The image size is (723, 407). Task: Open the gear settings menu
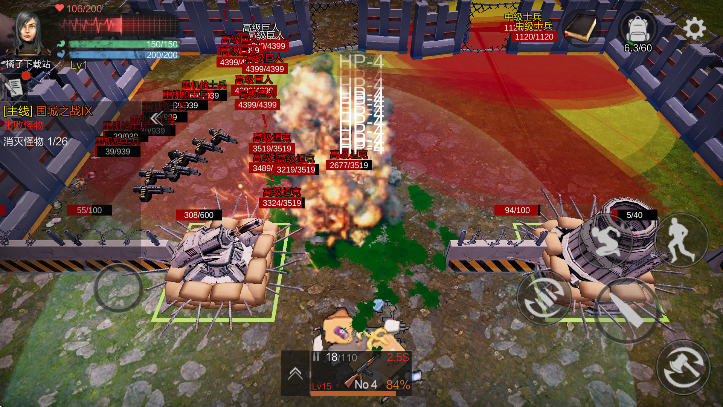tap(695, 27)
